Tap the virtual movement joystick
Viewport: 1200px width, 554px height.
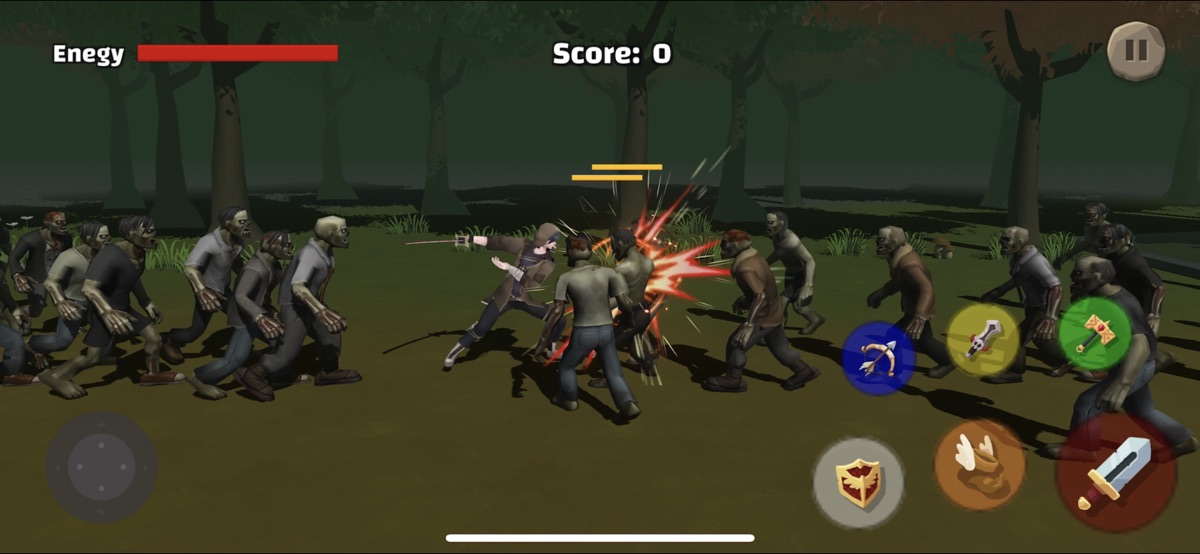[101, 466]
